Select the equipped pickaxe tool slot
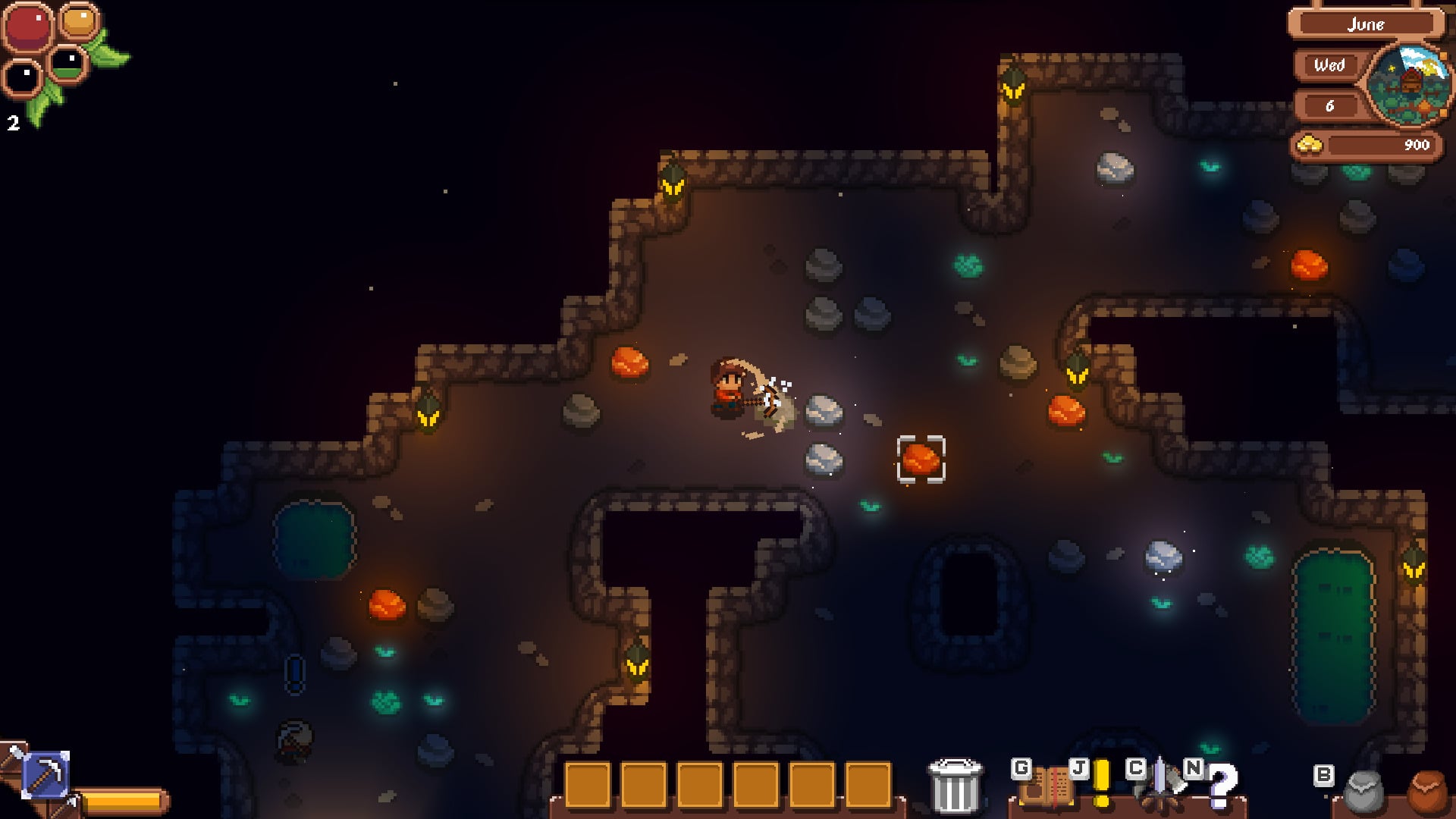Viewport: 1456px width, 819px height. click(x=46, y=775)
